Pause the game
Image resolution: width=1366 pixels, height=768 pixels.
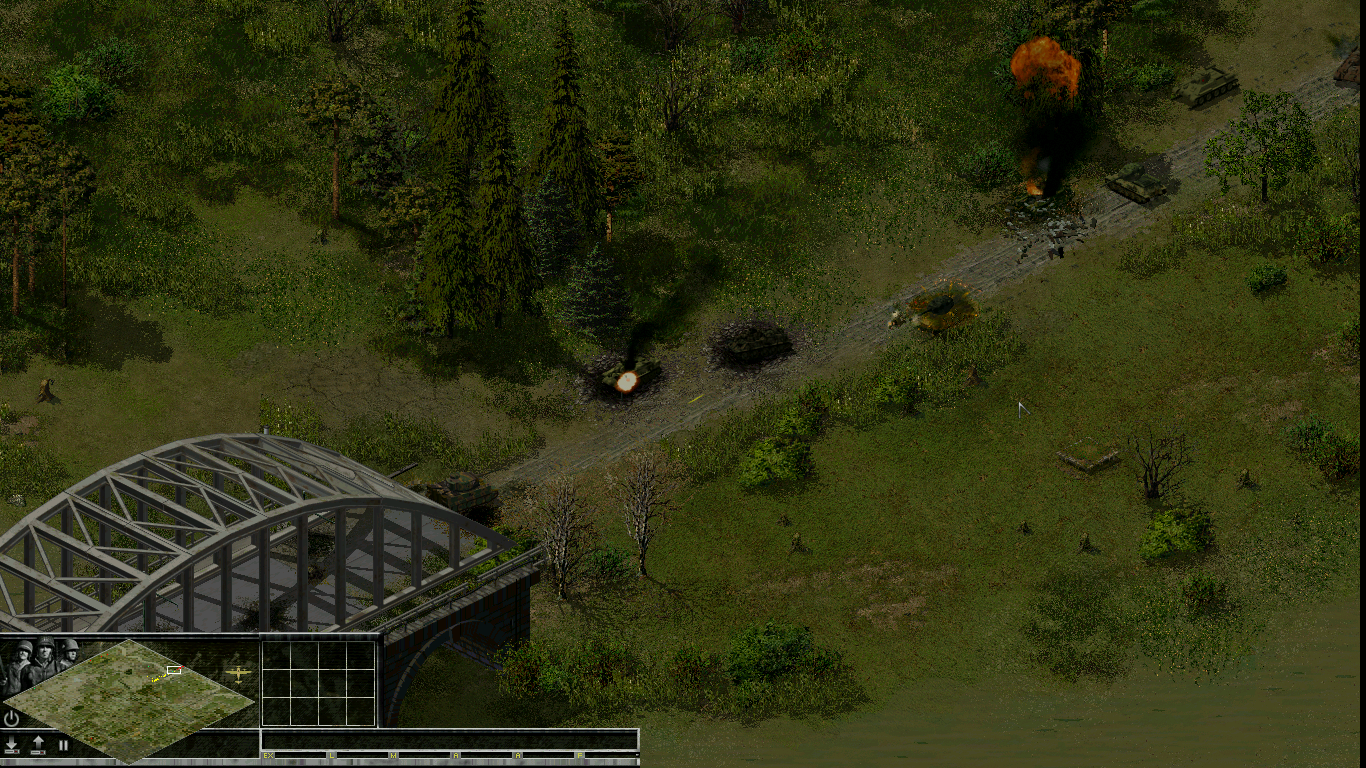pyautogui.click(x=63, y=745)
